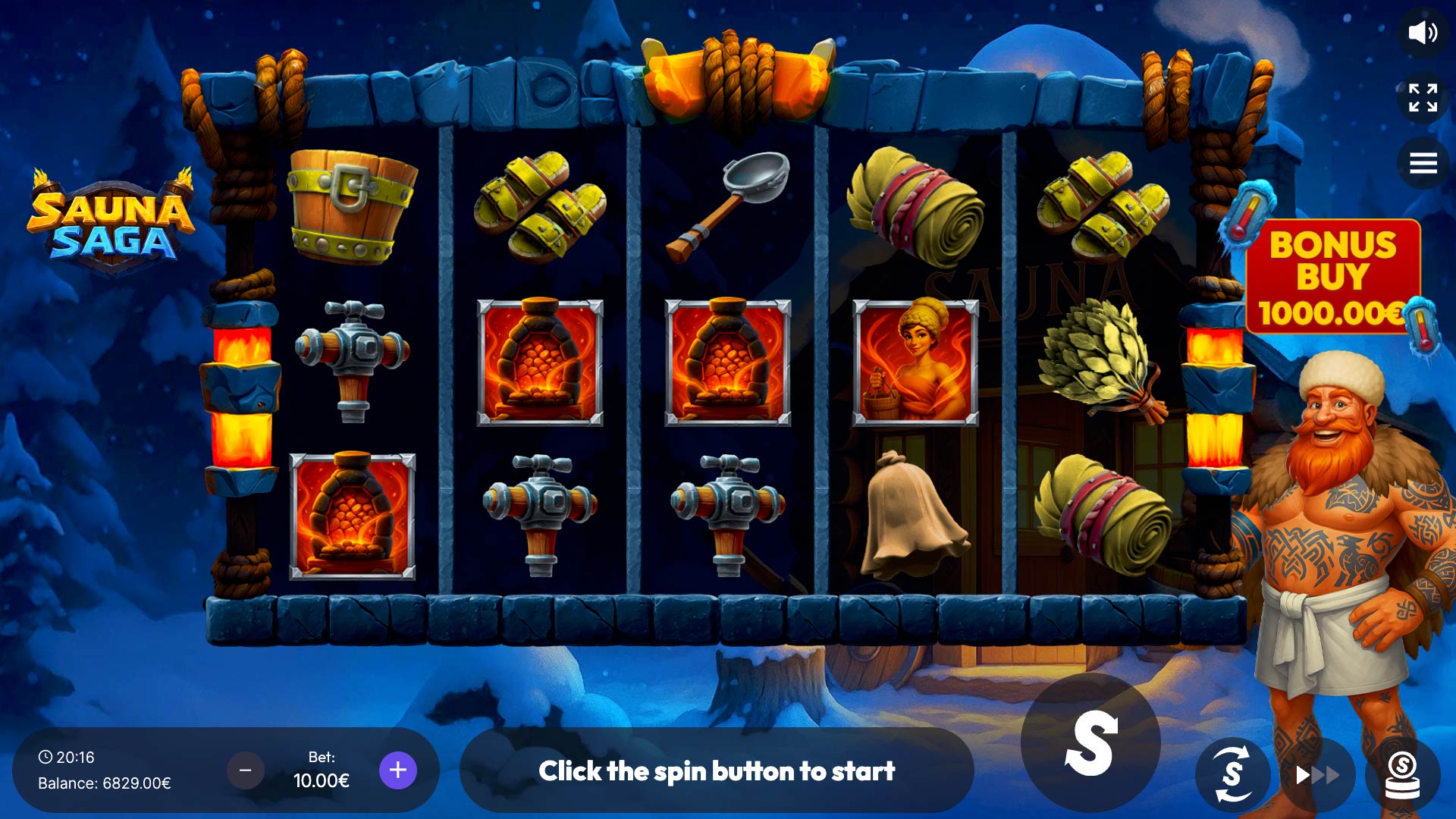Viewport: 1456px width, 819px height.
Task: Open the hamburger menu
Action: click(1423, 163)
